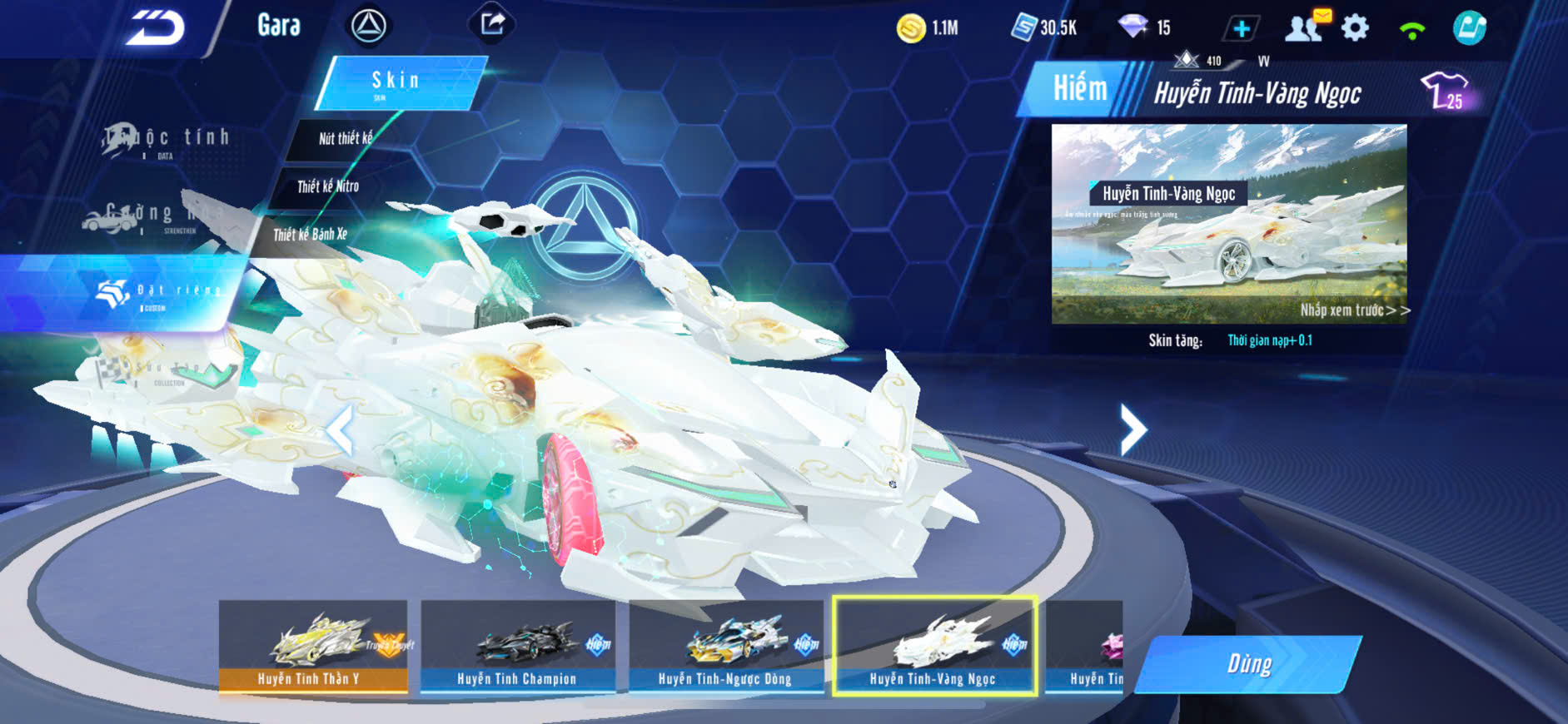Choose the Thiết kế Bánh Xe tab

(311, 235)
